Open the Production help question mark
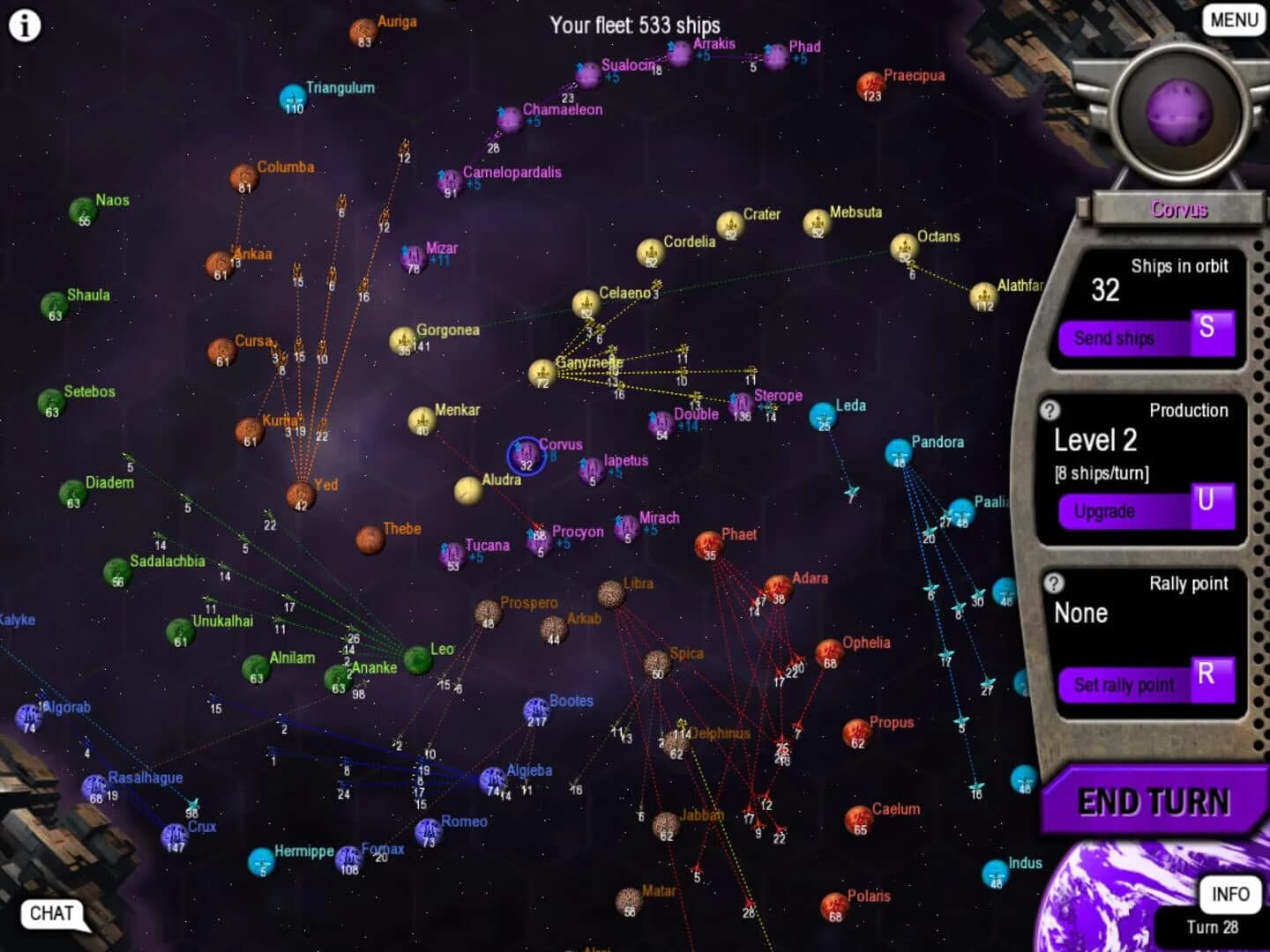The width and height of the screenshot is (1270, 952). click(1050, 408)
